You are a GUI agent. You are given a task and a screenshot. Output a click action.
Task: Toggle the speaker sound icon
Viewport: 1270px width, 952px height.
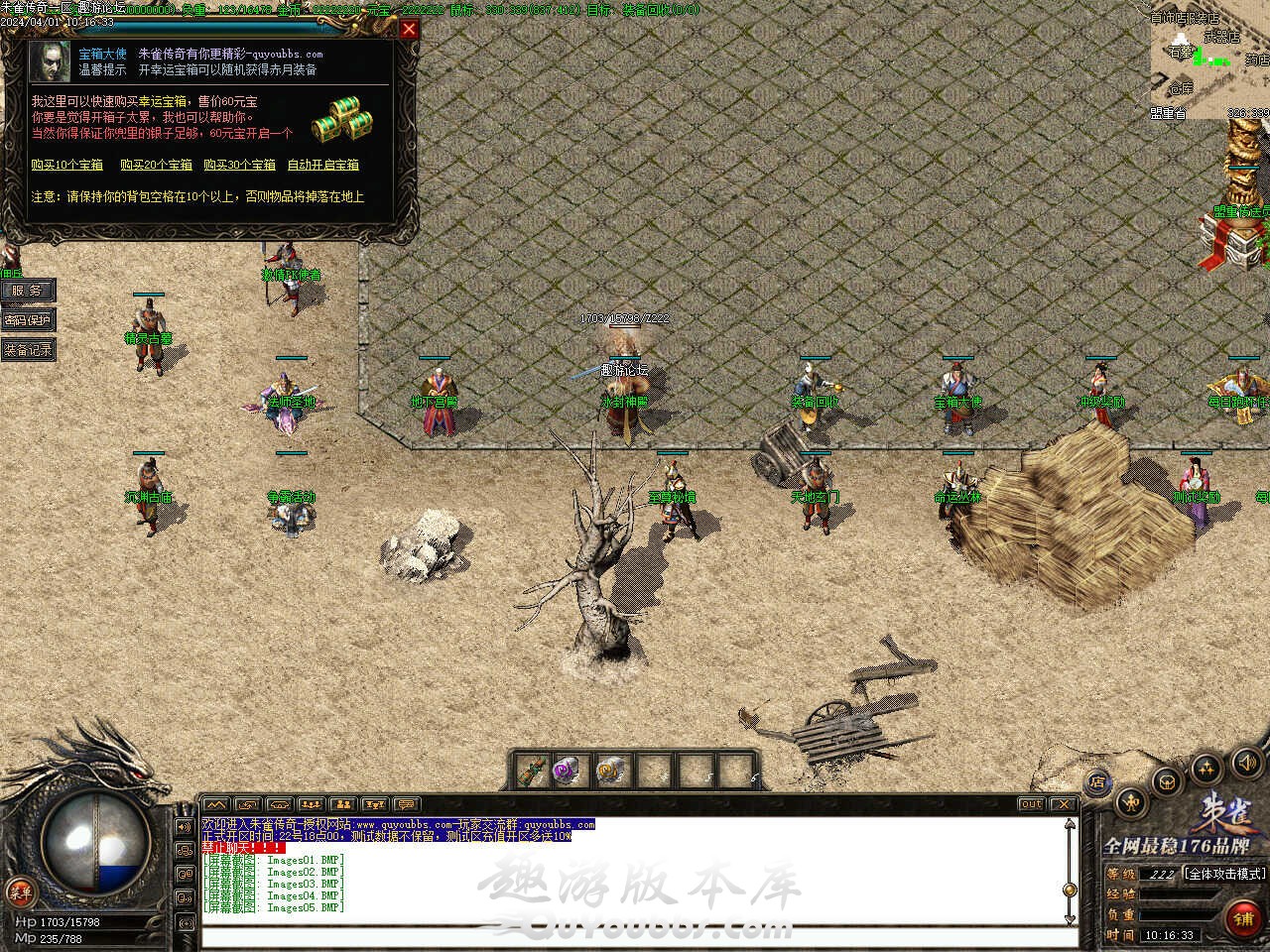(1245, 764)
